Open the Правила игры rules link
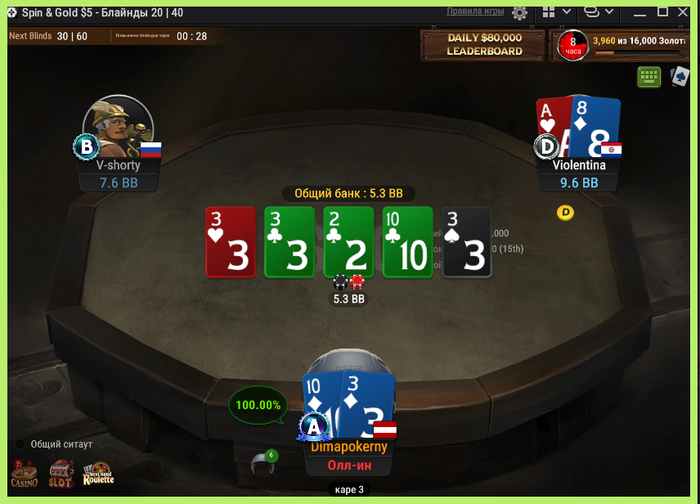This screenshot has width=700, height=504. (474, 12)
